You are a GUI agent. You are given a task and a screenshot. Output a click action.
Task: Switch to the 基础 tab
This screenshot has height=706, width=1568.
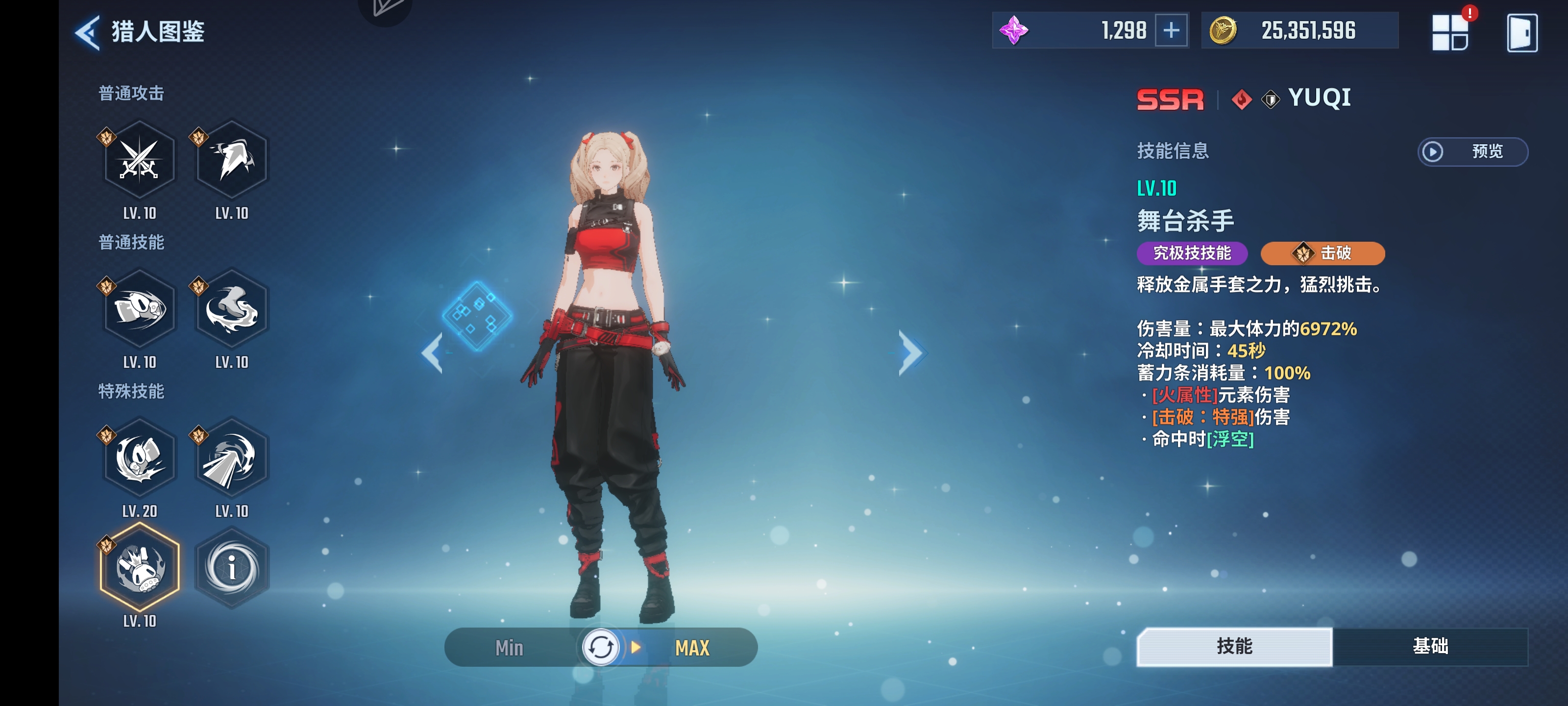tap(1430, 646)
